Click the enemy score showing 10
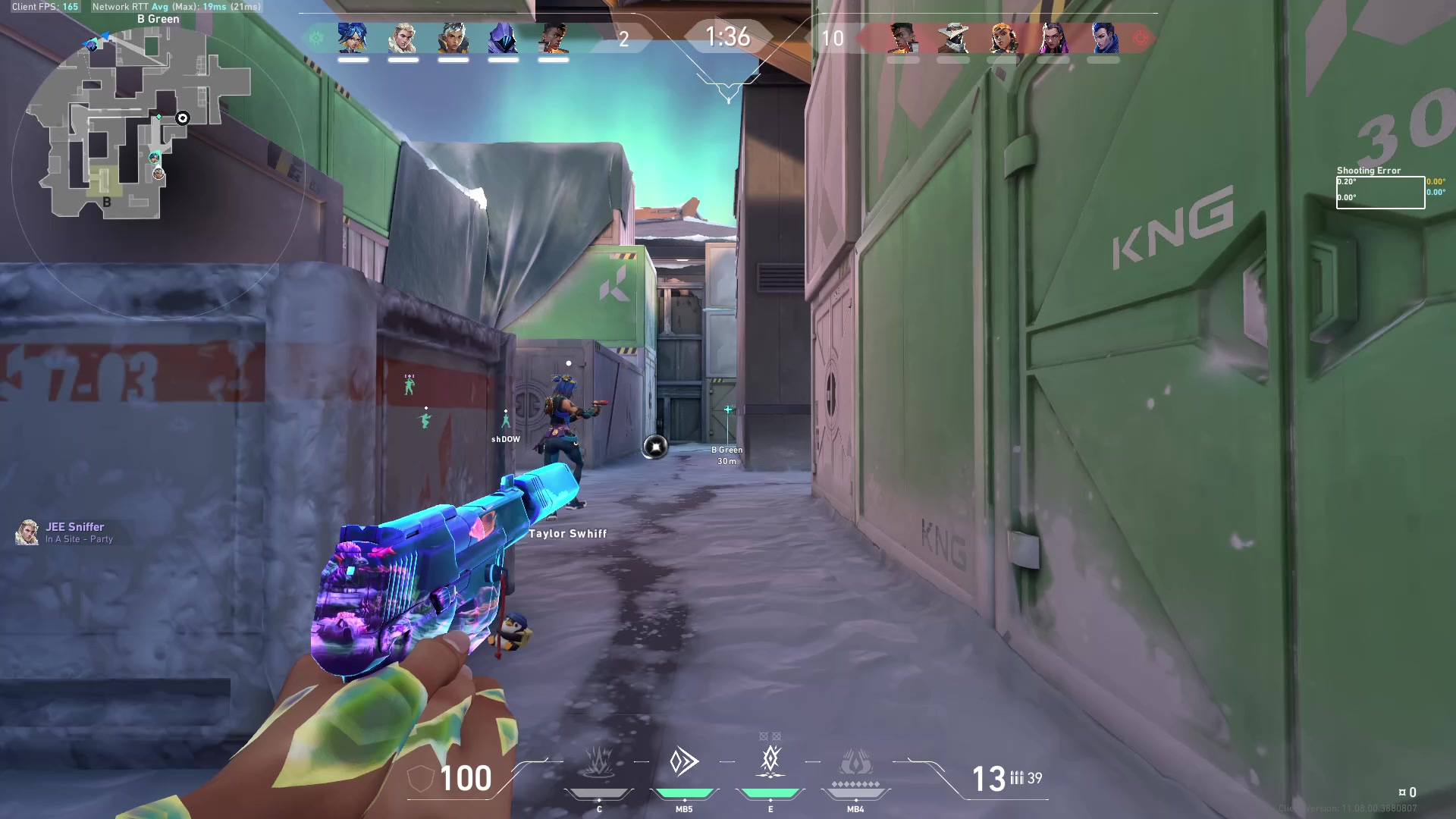The width and height of the screenshot is (1456, 819). click(x=833, y=38)
